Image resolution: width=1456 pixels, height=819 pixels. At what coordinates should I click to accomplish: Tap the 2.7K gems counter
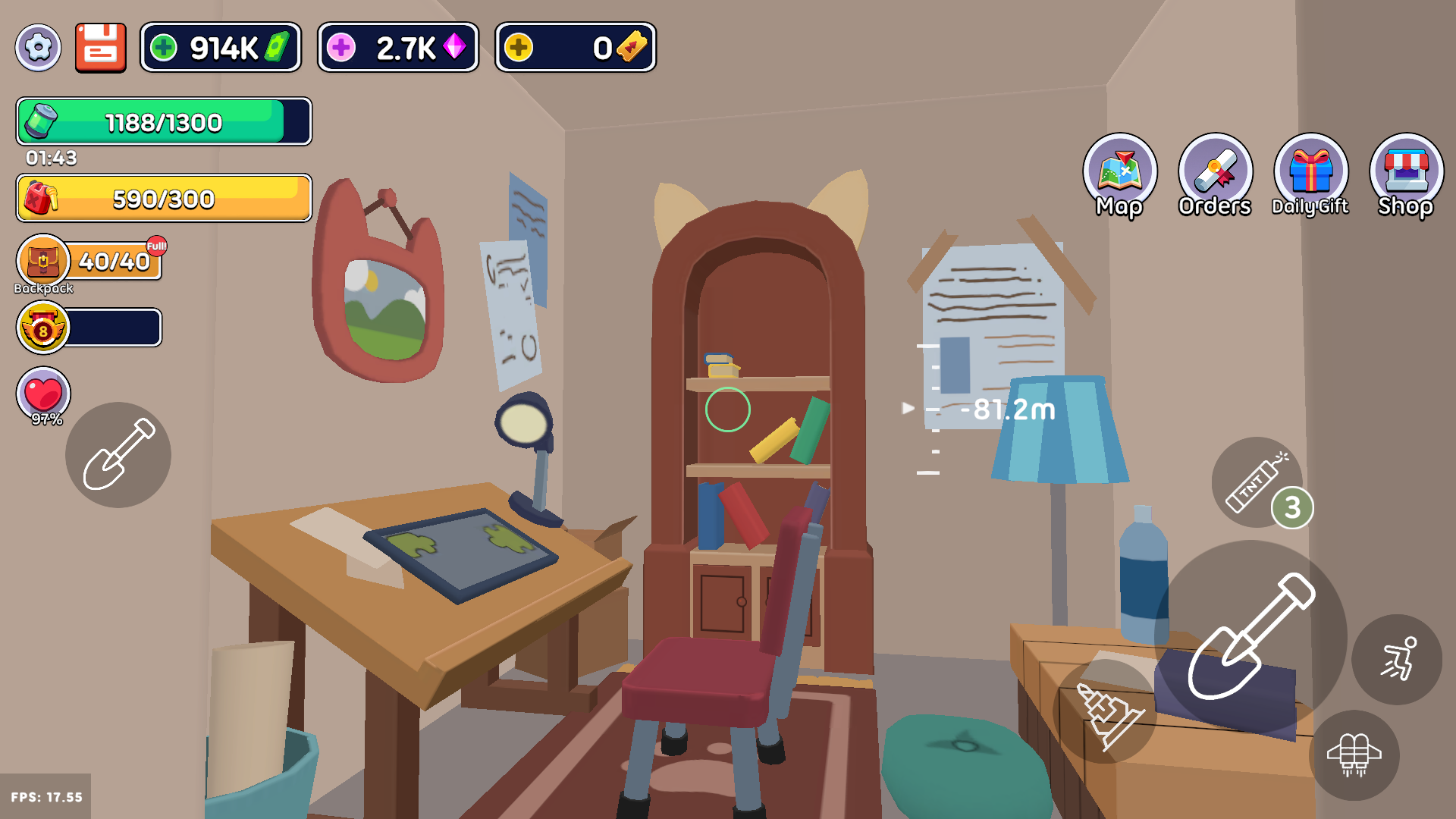pyautogui.click(x=397, y=48)
